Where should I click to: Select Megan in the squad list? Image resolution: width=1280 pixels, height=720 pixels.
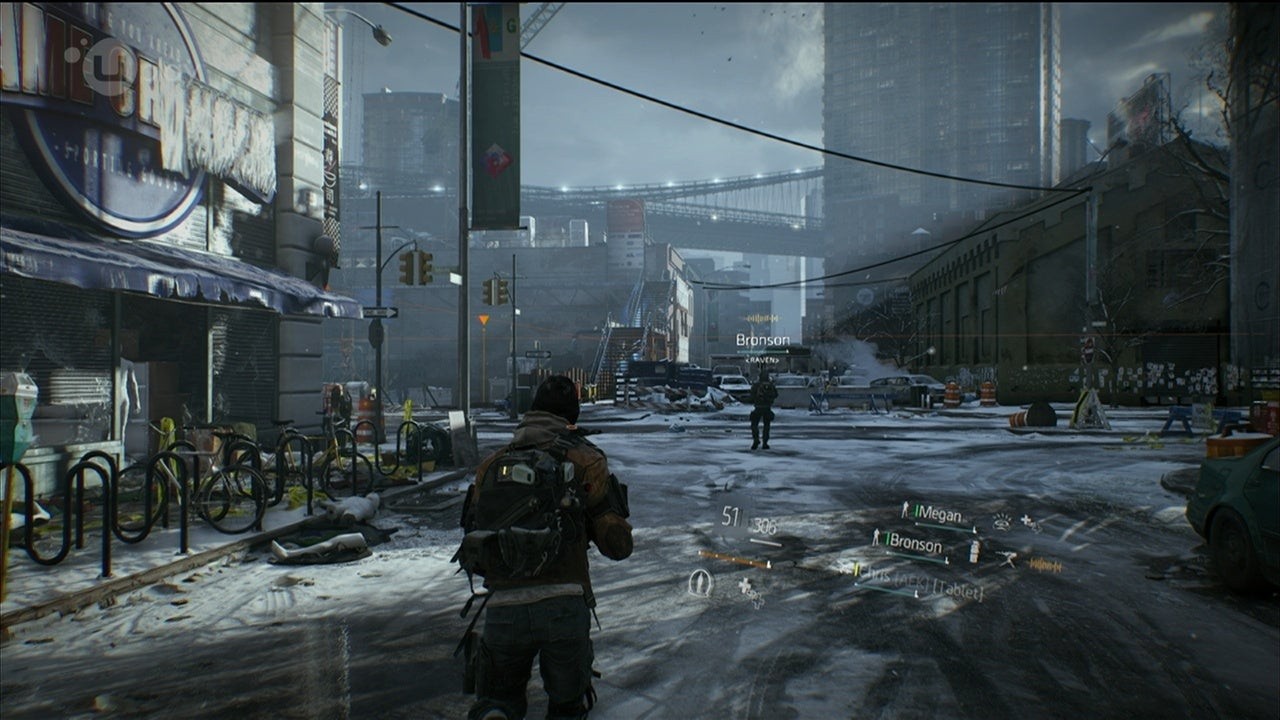coord(938,516)
